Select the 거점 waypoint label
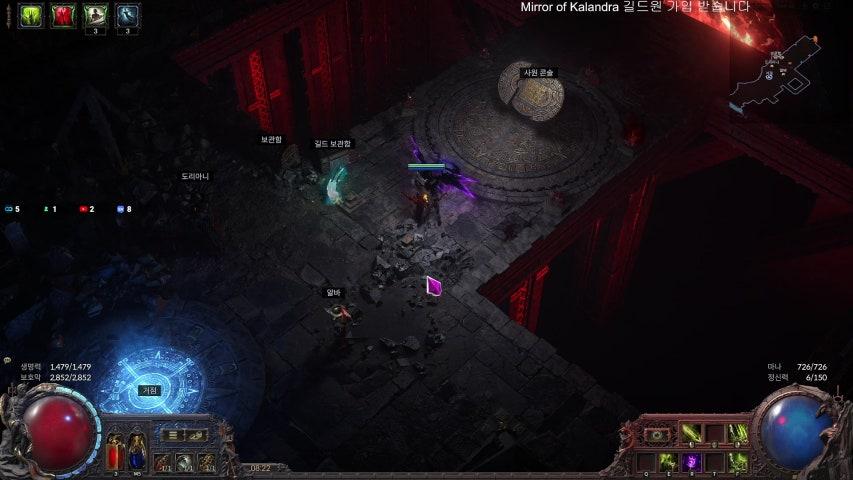The image size is (853, 480). pos(150,390)
